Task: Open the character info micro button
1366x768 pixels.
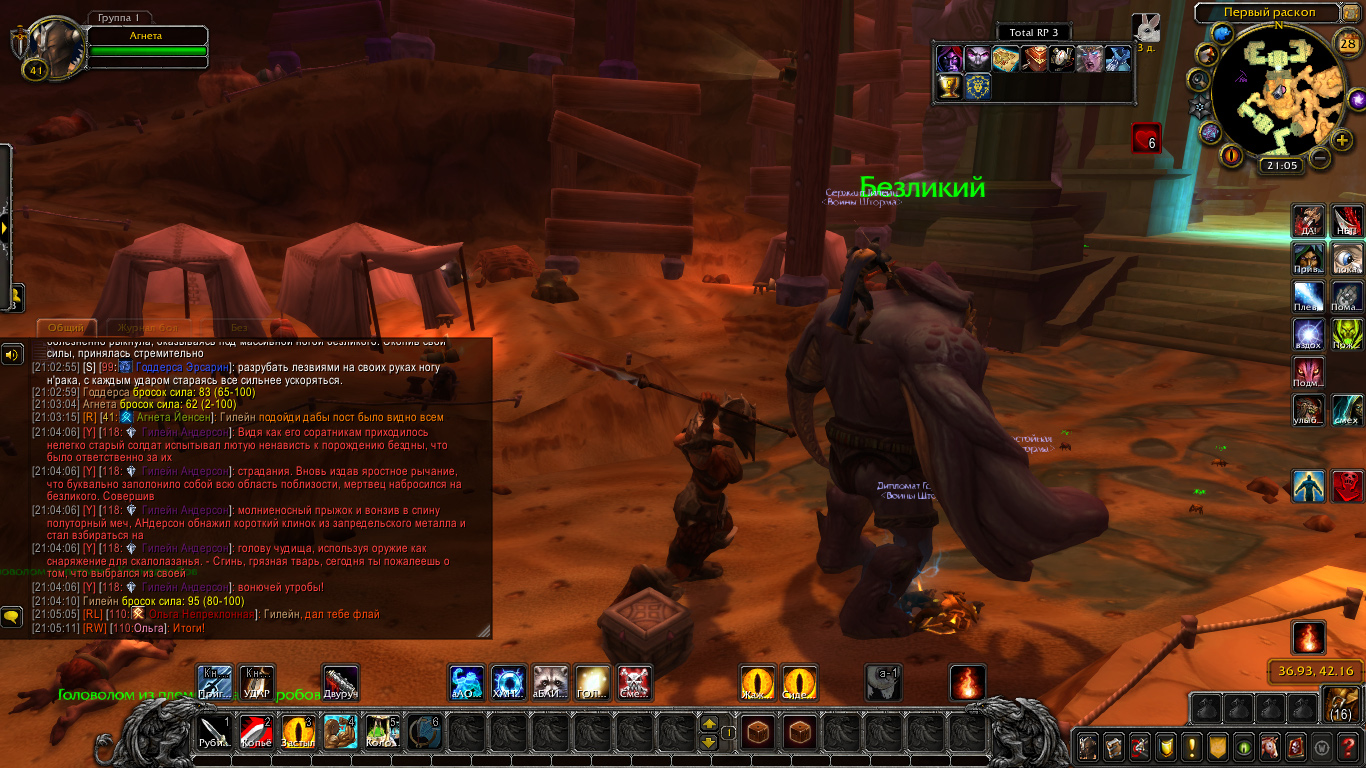Action: (x=1087, y=747)
